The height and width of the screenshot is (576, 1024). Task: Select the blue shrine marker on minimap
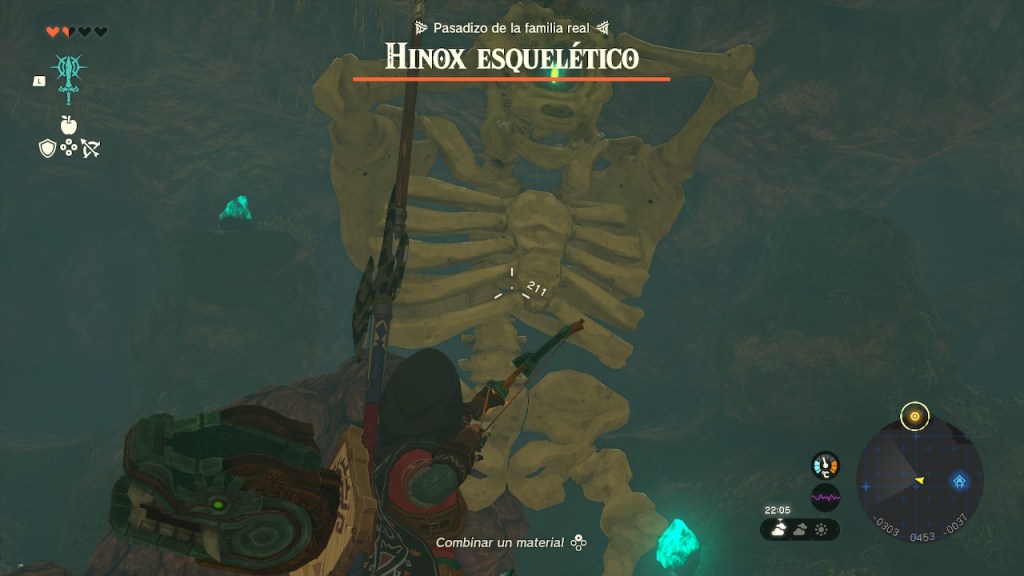(x=959, y=481)
